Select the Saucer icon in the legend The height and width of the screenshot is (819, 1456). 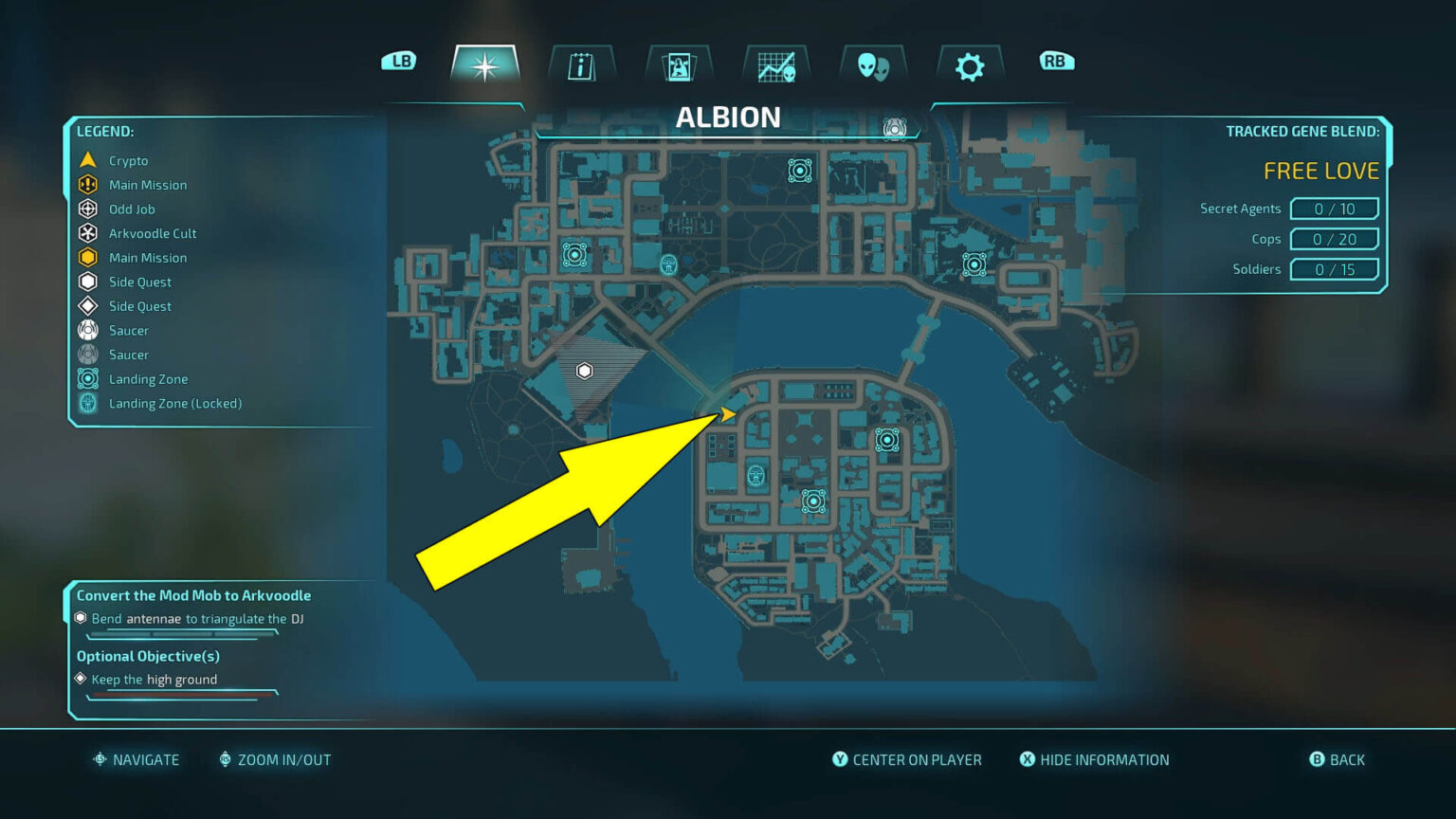tap(87, 330)
